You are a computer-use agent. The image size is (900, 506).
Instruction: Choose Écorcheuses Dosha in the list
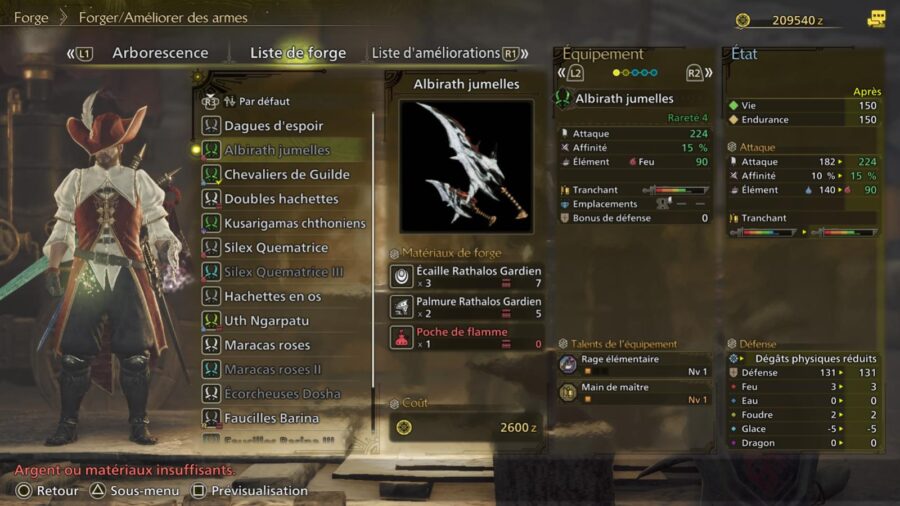click(282, 394)
